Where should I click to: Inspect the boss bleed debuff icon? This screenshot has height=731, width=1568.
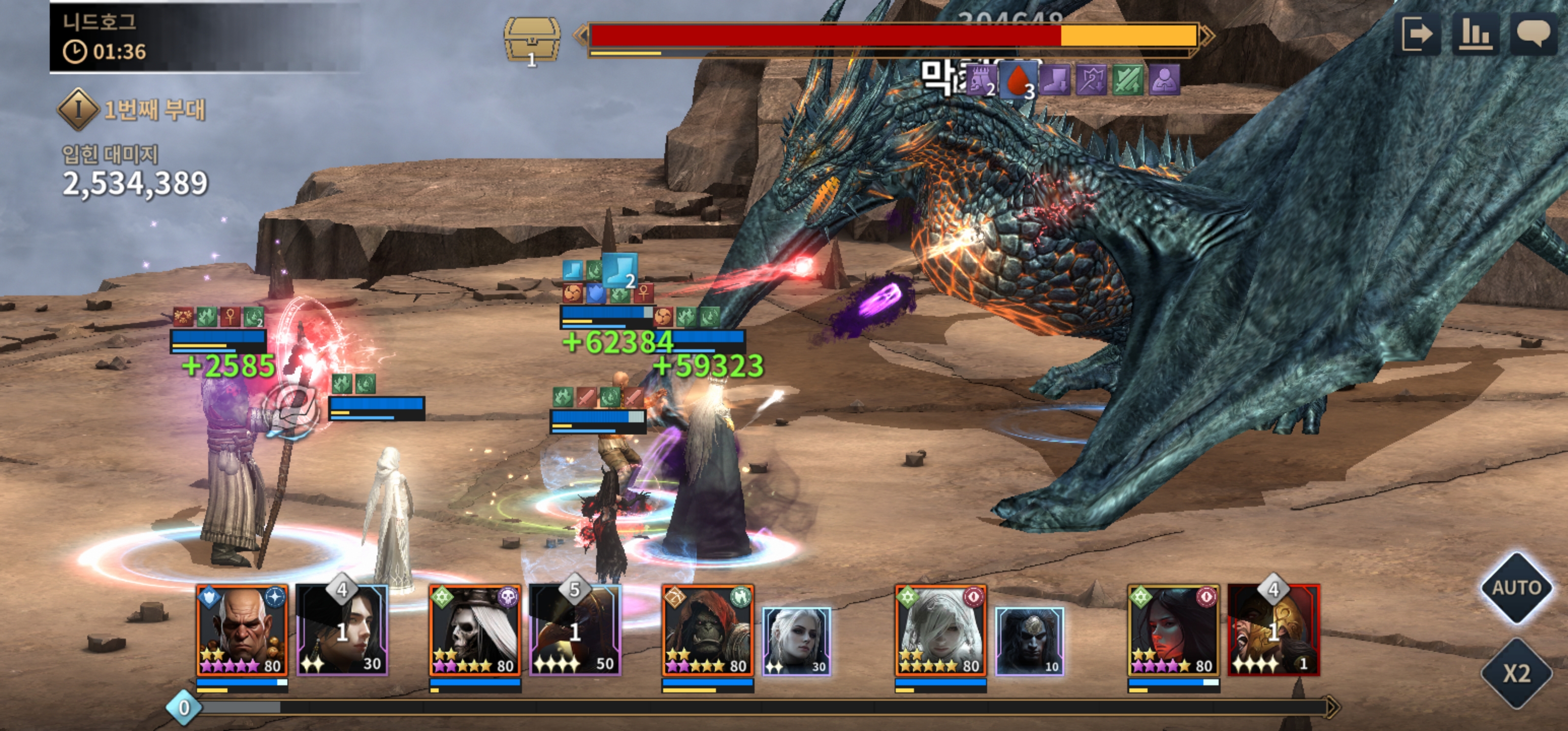[x=1018, y=80]
